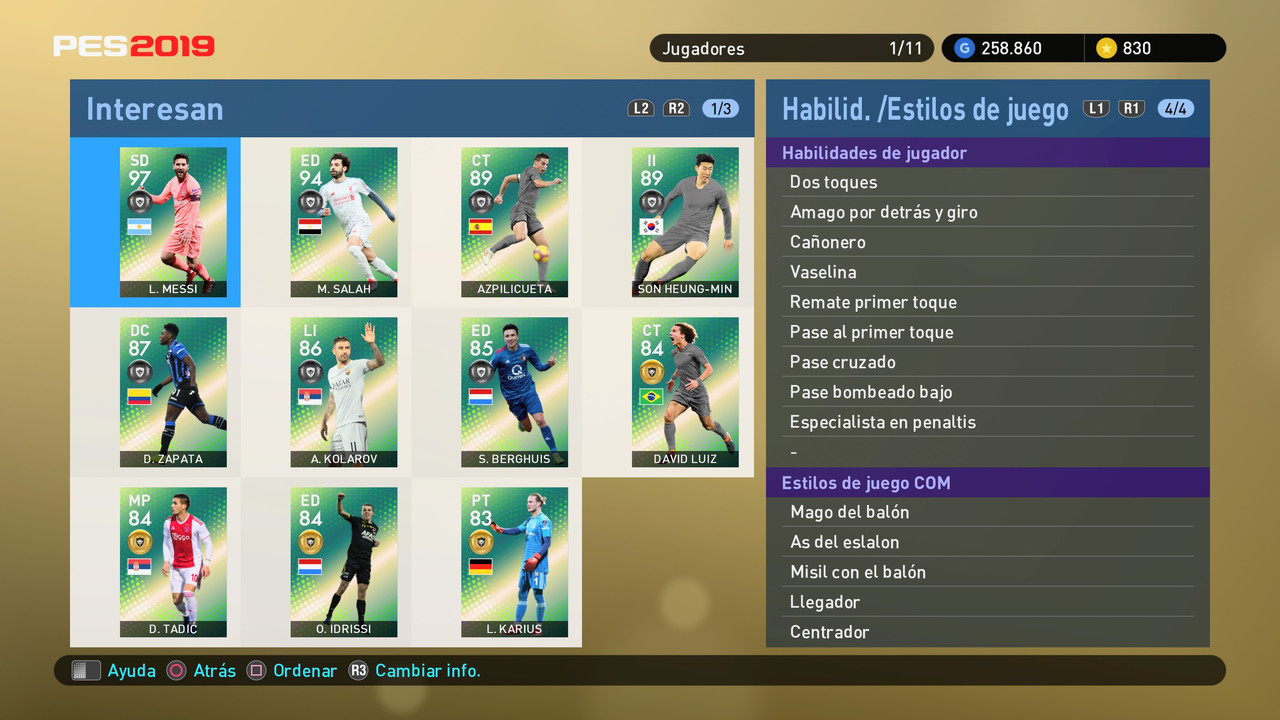Click the L1 button icon on skills panel
This screenshot has height=720, width=1280.
coord(1096,108)
